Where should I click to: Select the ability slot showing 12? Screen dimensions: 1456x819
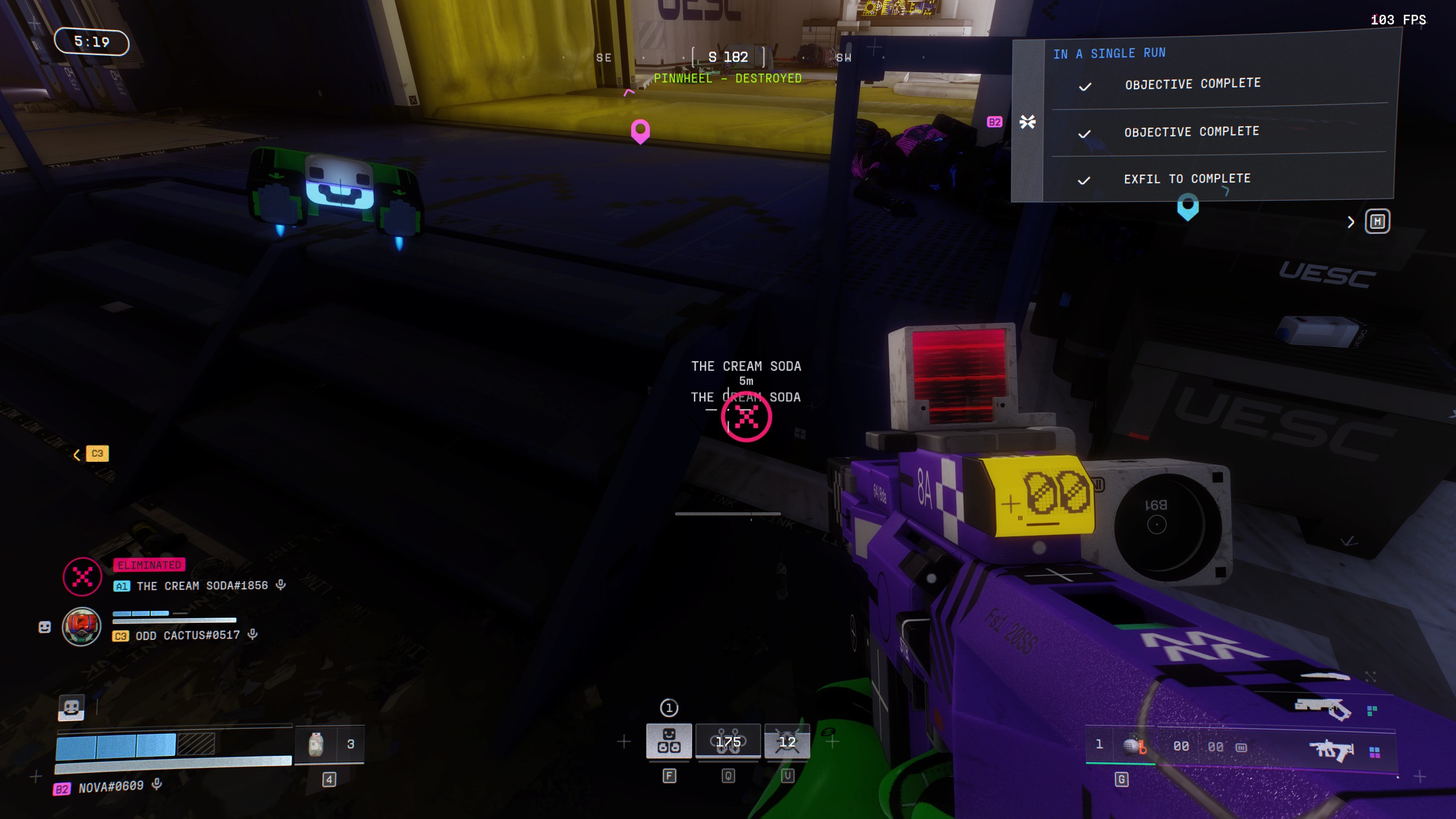pos(787,741)
